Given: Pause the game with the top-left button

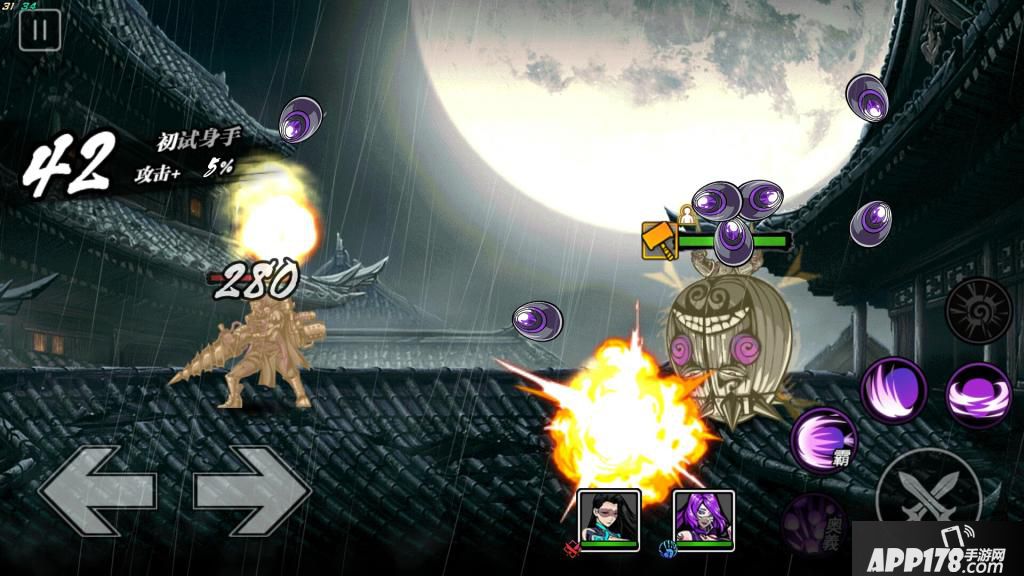Looking at the screenshot, I should (x=40, y=30).
